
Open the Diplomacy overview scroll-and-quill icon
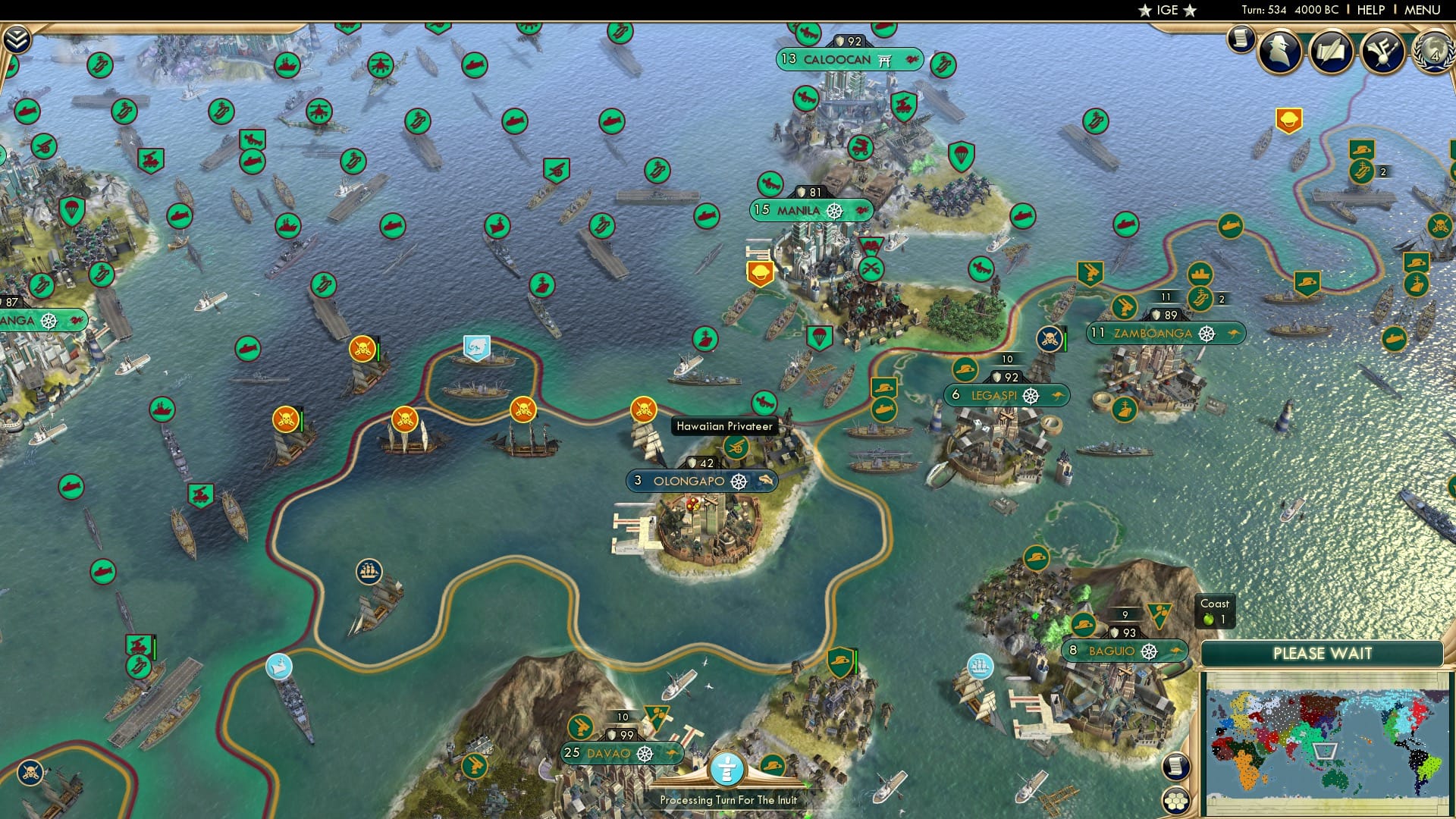tap(1332, 53)
